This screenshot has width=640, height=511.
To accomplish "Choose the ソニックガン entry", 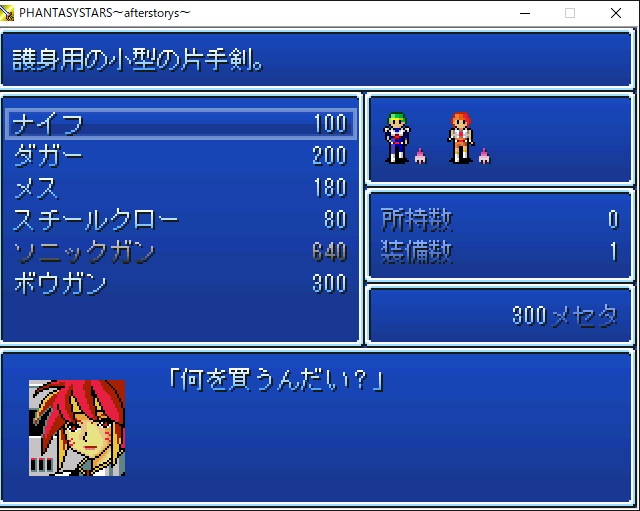I will click(180, 251).
